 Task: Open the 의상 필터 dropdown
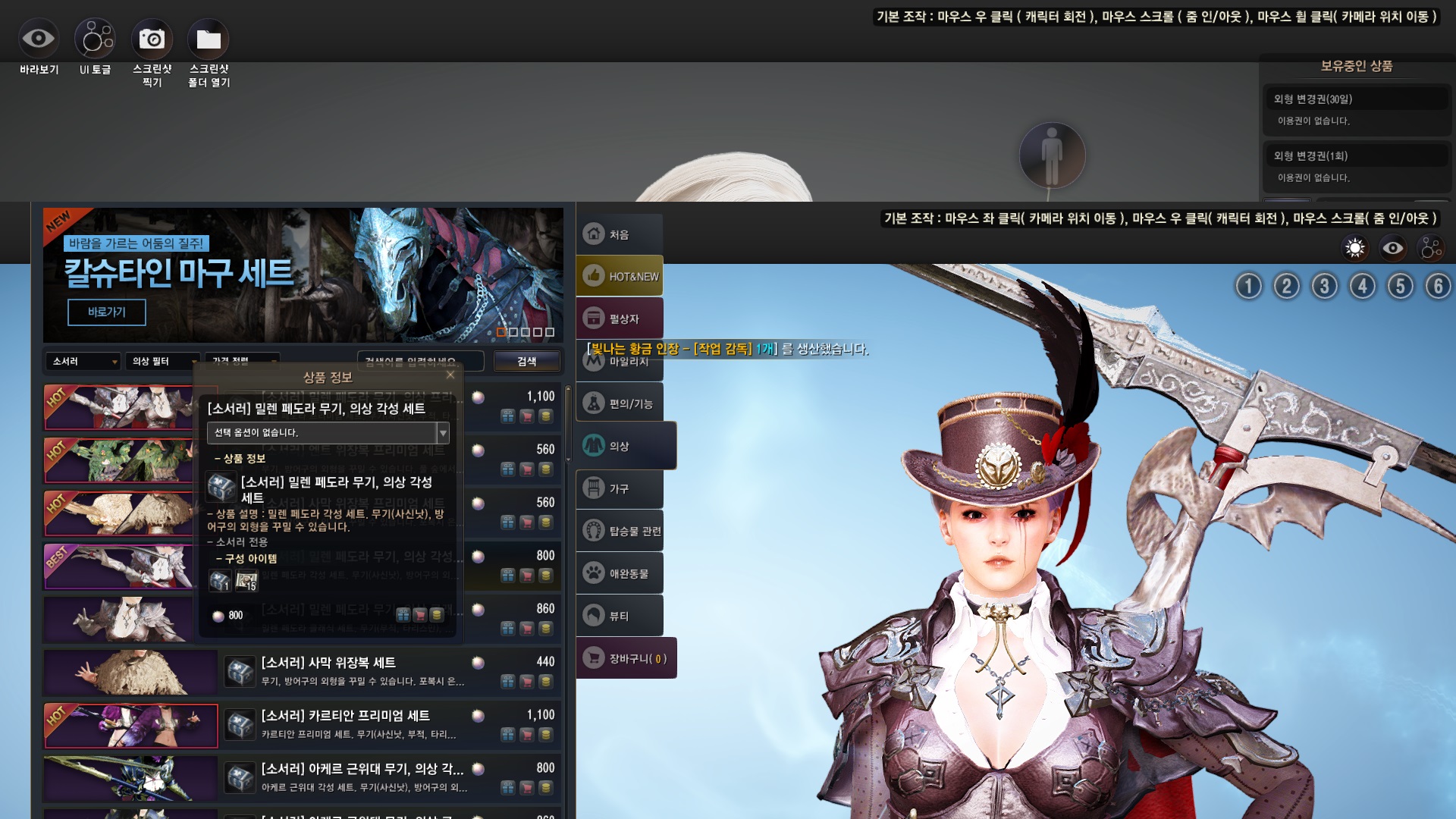click(162, 362)
